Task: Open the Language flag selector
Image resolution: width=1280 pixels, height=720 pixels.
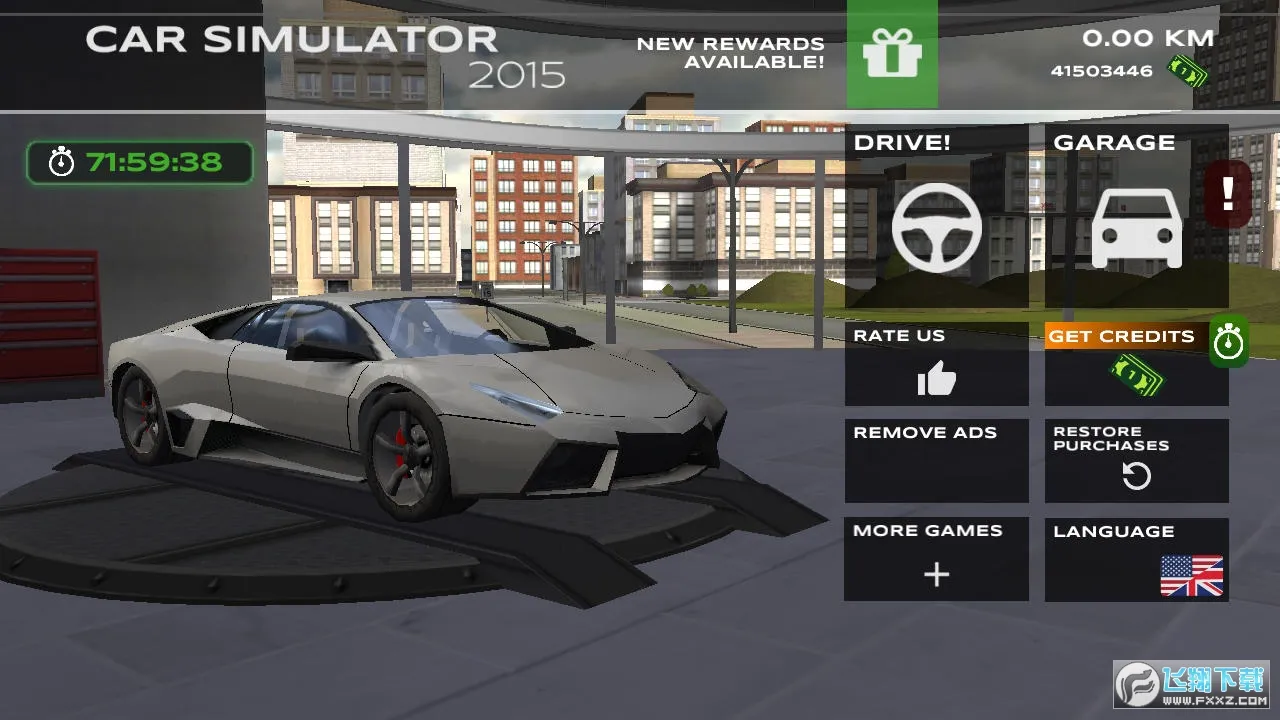Action: [x=1191, y=575]
